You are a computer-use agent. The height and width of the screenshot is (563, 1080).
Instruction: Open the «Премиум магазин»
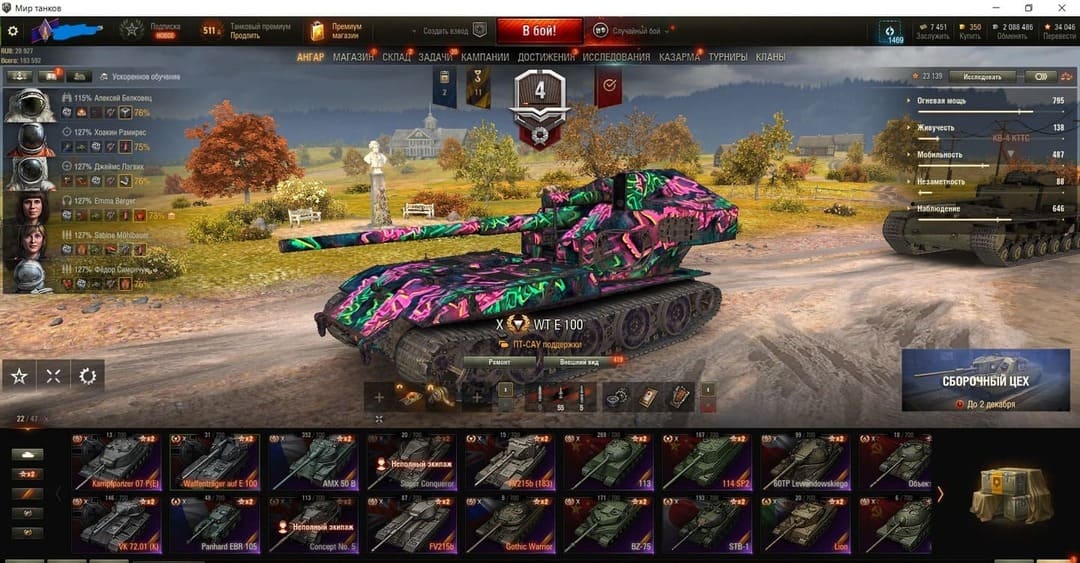click(x=337, y=30)
